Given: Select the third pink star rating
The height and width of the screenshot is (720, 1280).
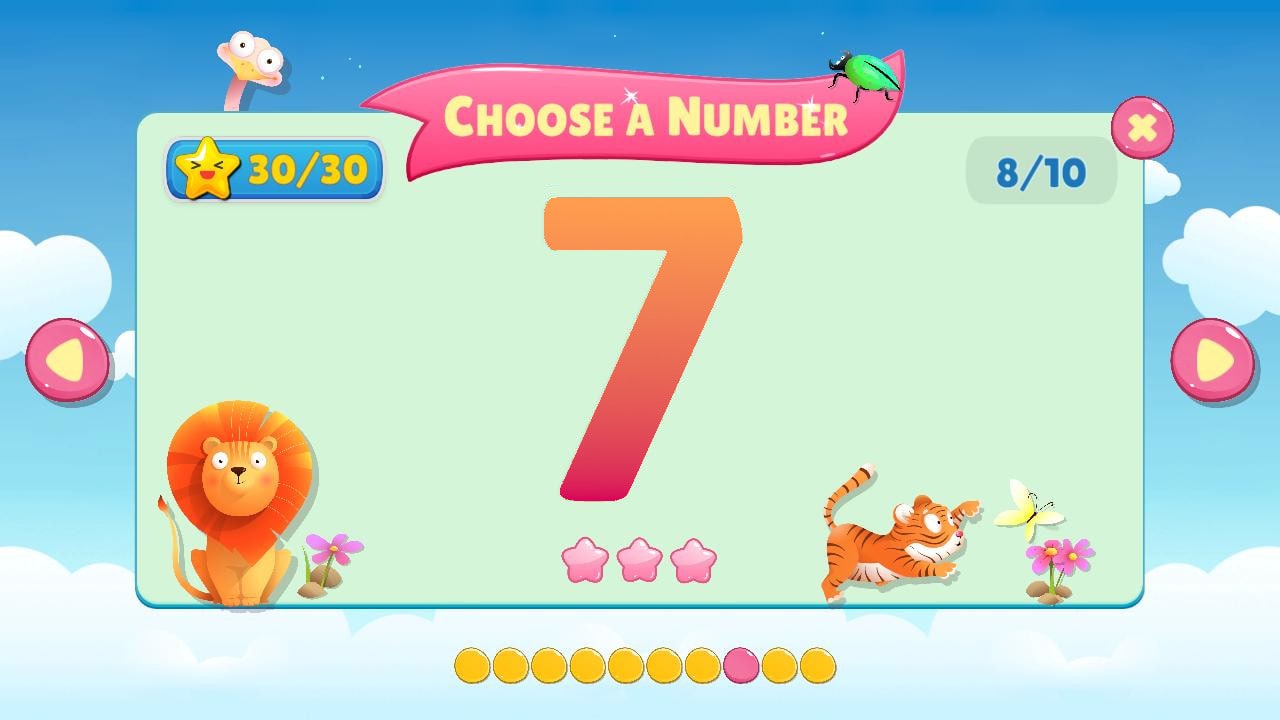Looking at the screenshot, I should coord(692,558).
